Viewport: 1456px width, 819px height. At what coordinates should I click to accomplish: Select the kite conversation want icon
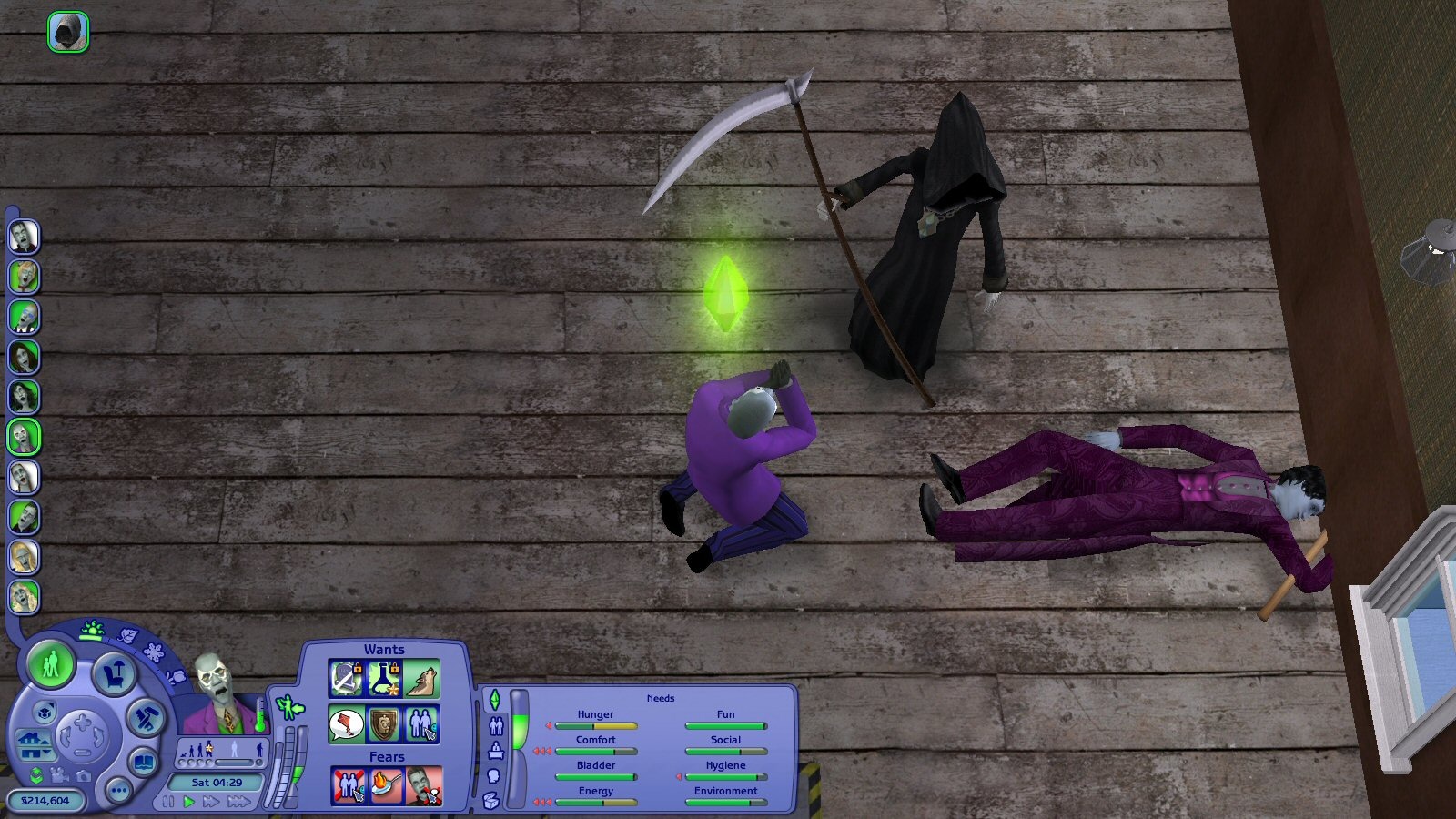(x=347, y=724)
